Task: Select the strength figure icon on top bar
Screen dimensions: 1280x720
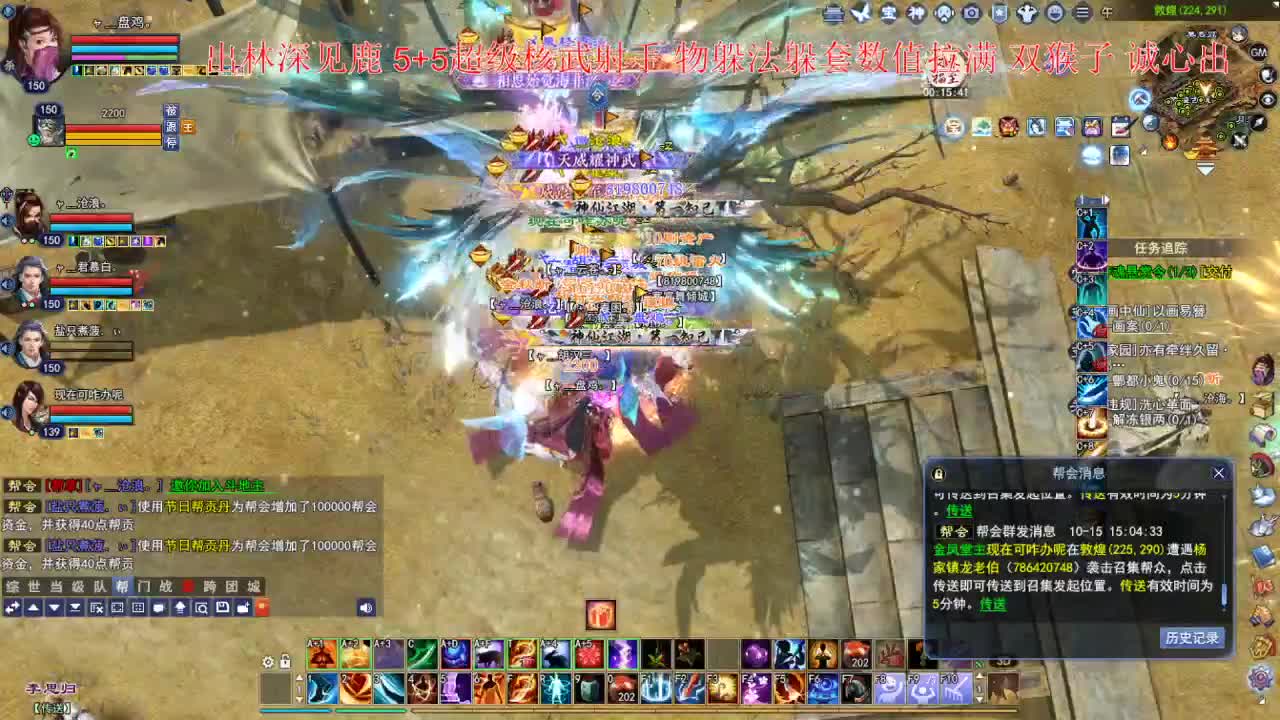Action: click(x=1028, y=13)
